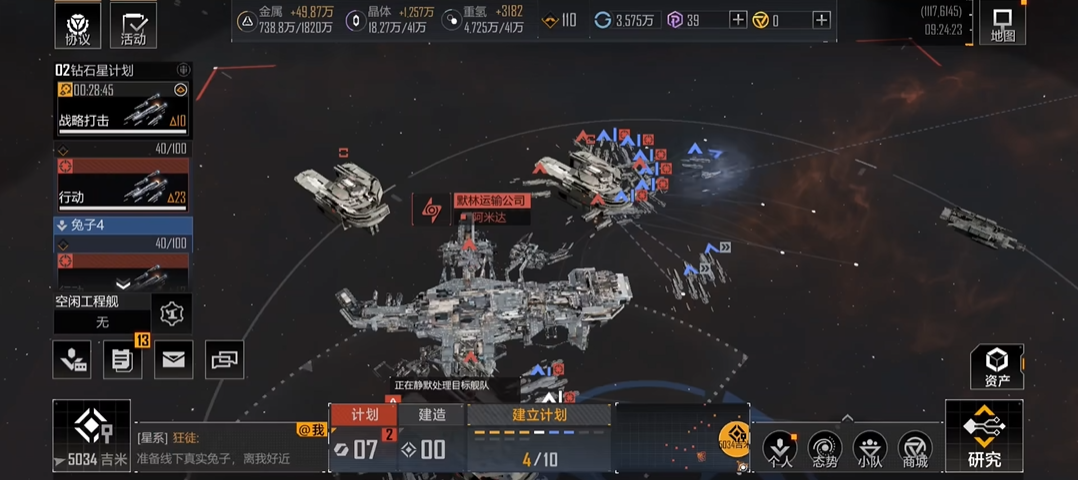Expand the fleet list with the down chevron
This screenshot has width=1078, height=480.
(x=123, y=284)
